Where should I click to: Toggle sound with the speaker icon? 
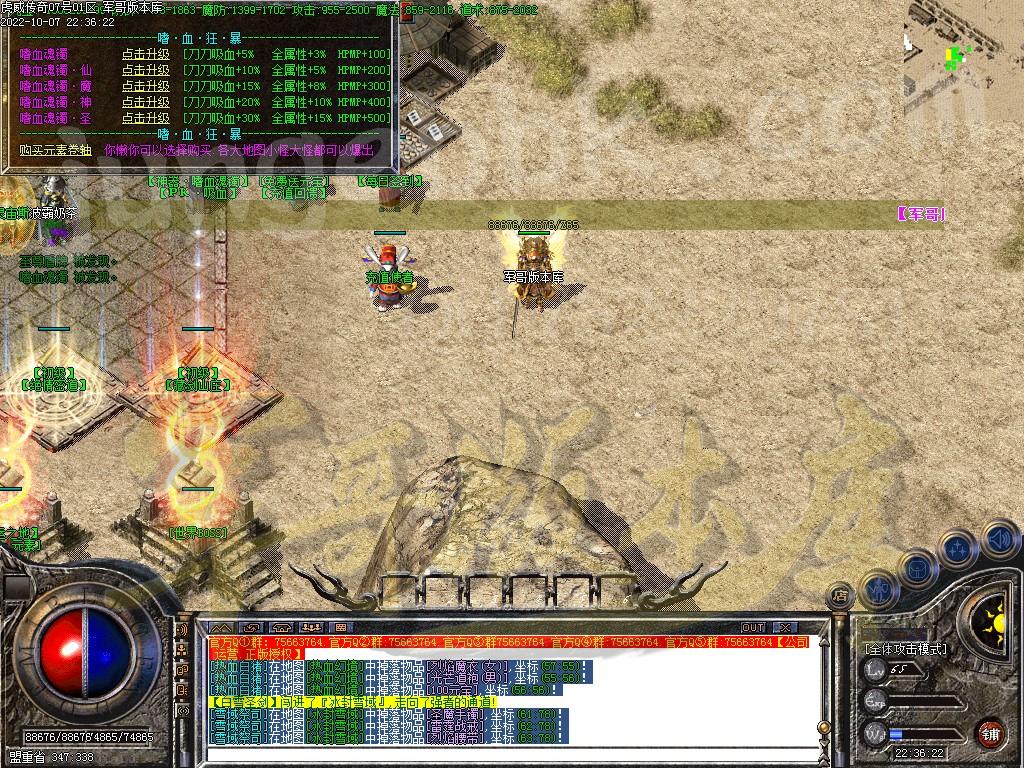point(1000,540)
